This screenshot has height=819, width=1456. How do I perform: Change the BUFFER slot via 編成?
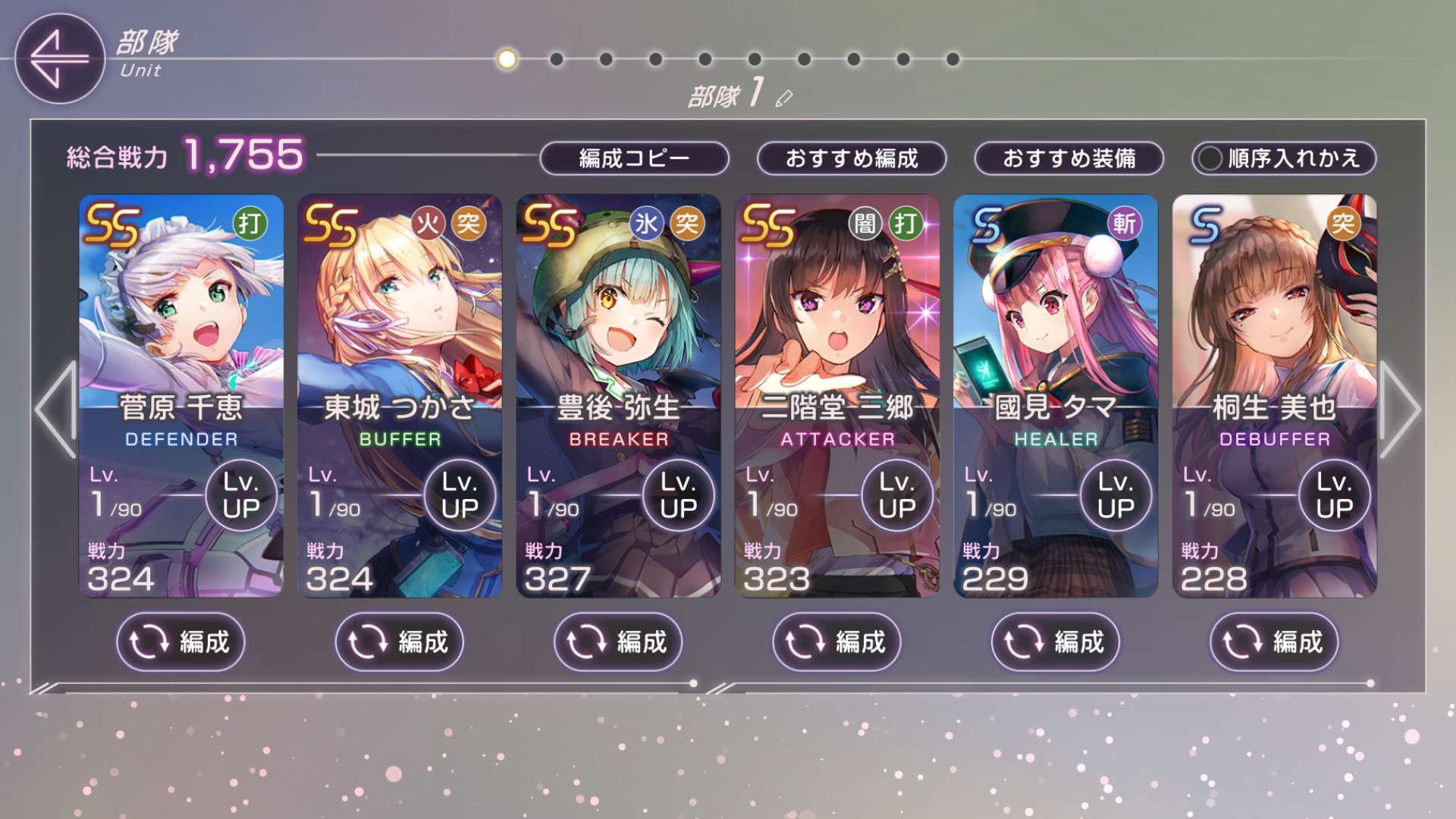coord(400,642)
